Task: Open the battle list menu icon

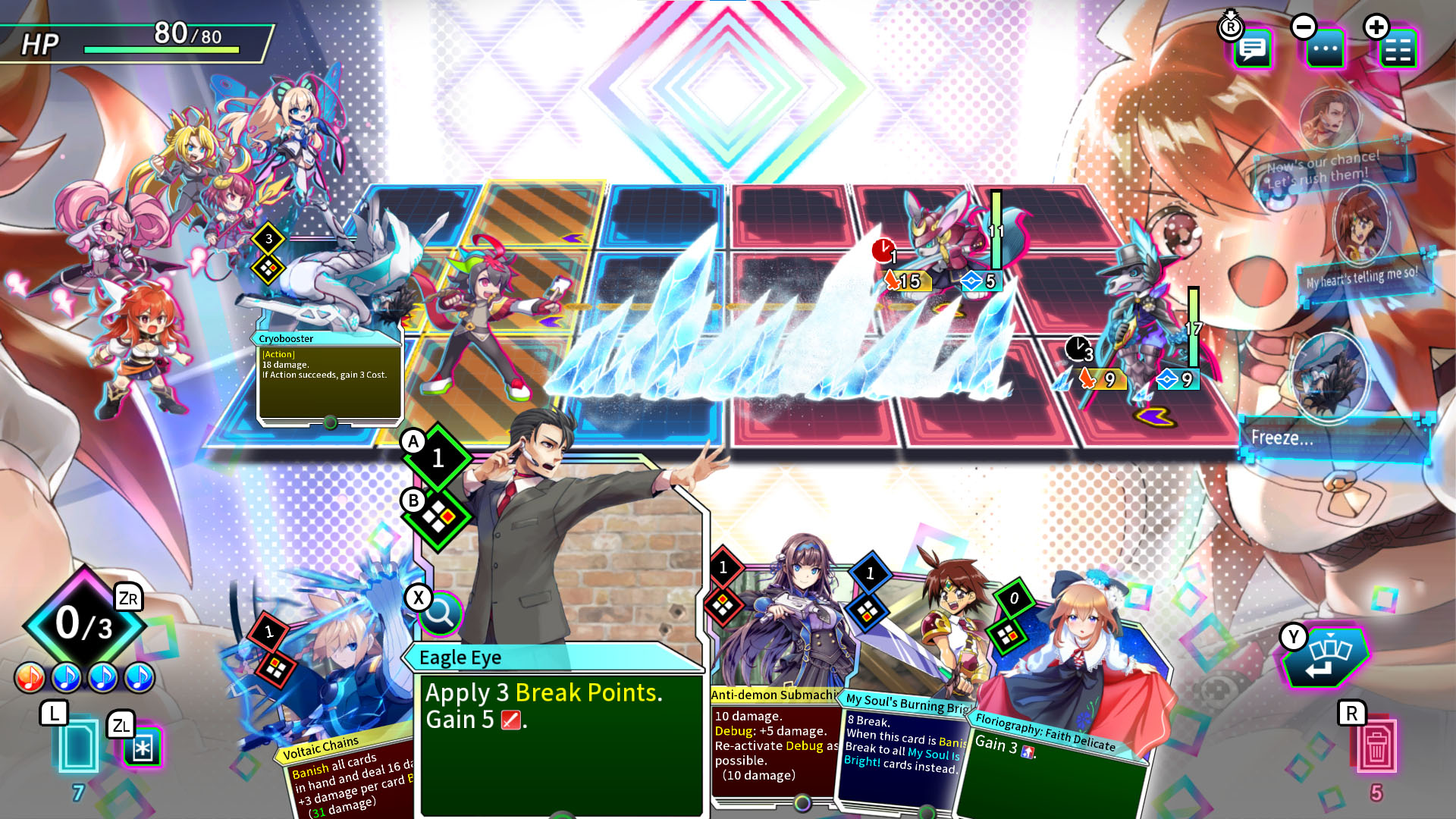Action: tap(1398, 48)
